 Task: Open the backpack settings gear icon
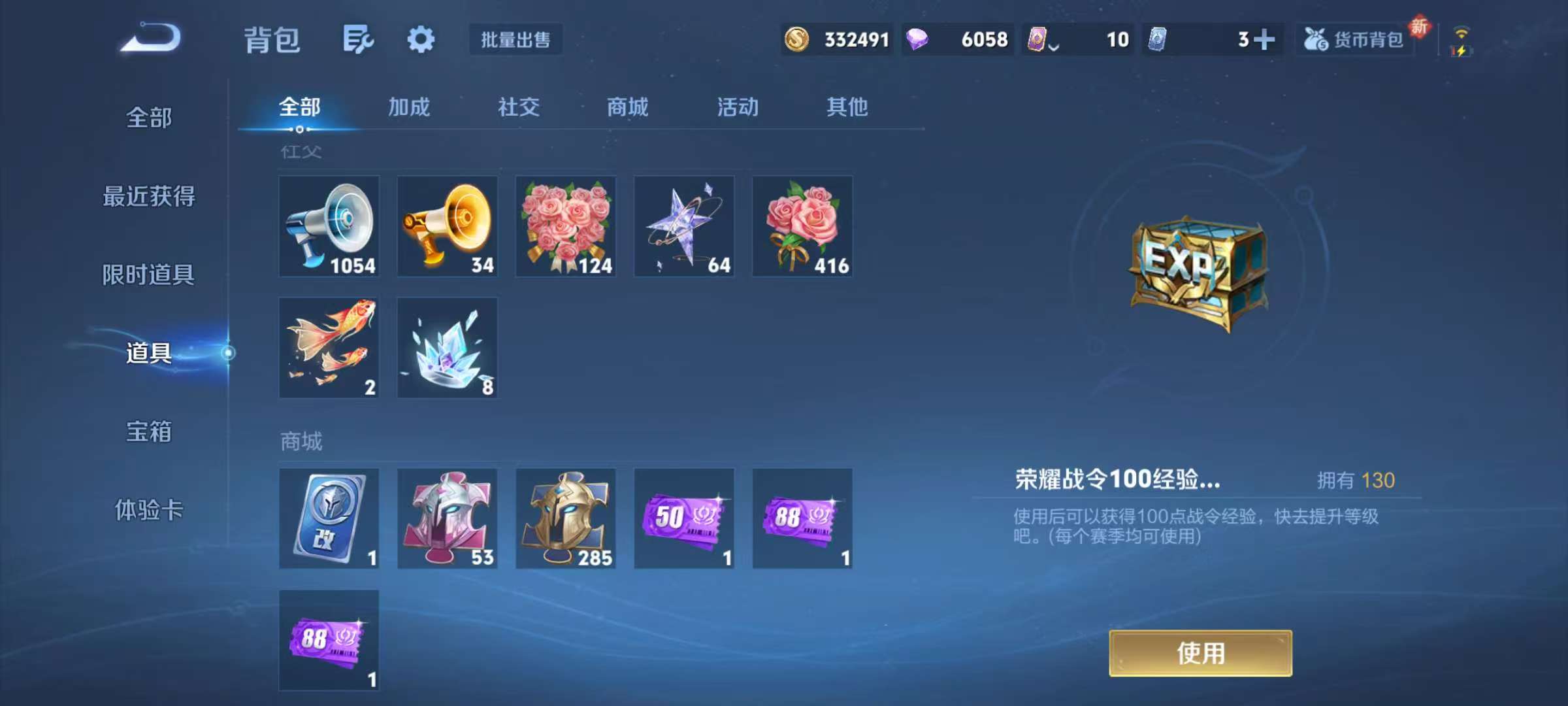pos(421,39)
